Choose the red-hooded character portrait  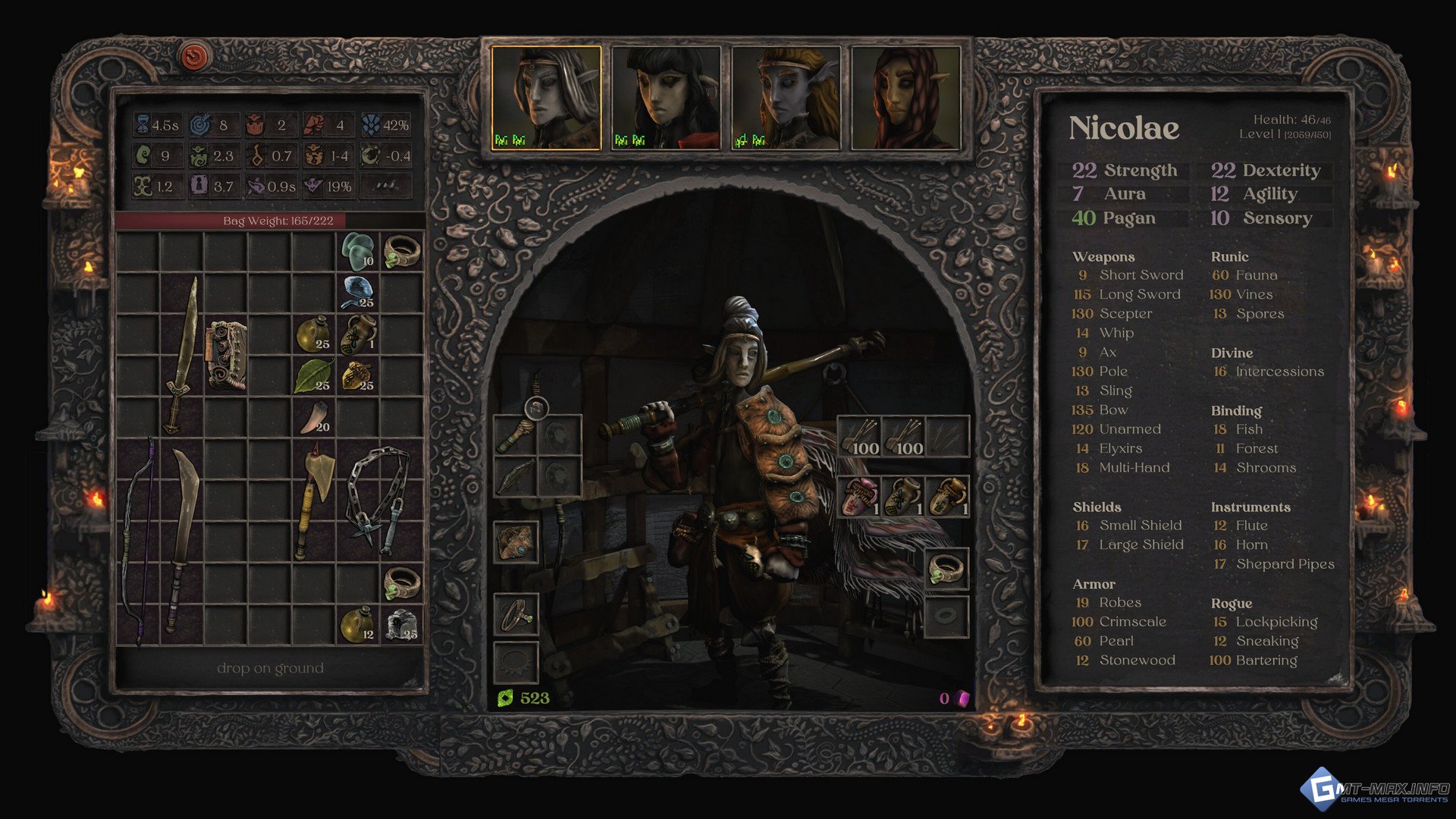tap(906, 98)
